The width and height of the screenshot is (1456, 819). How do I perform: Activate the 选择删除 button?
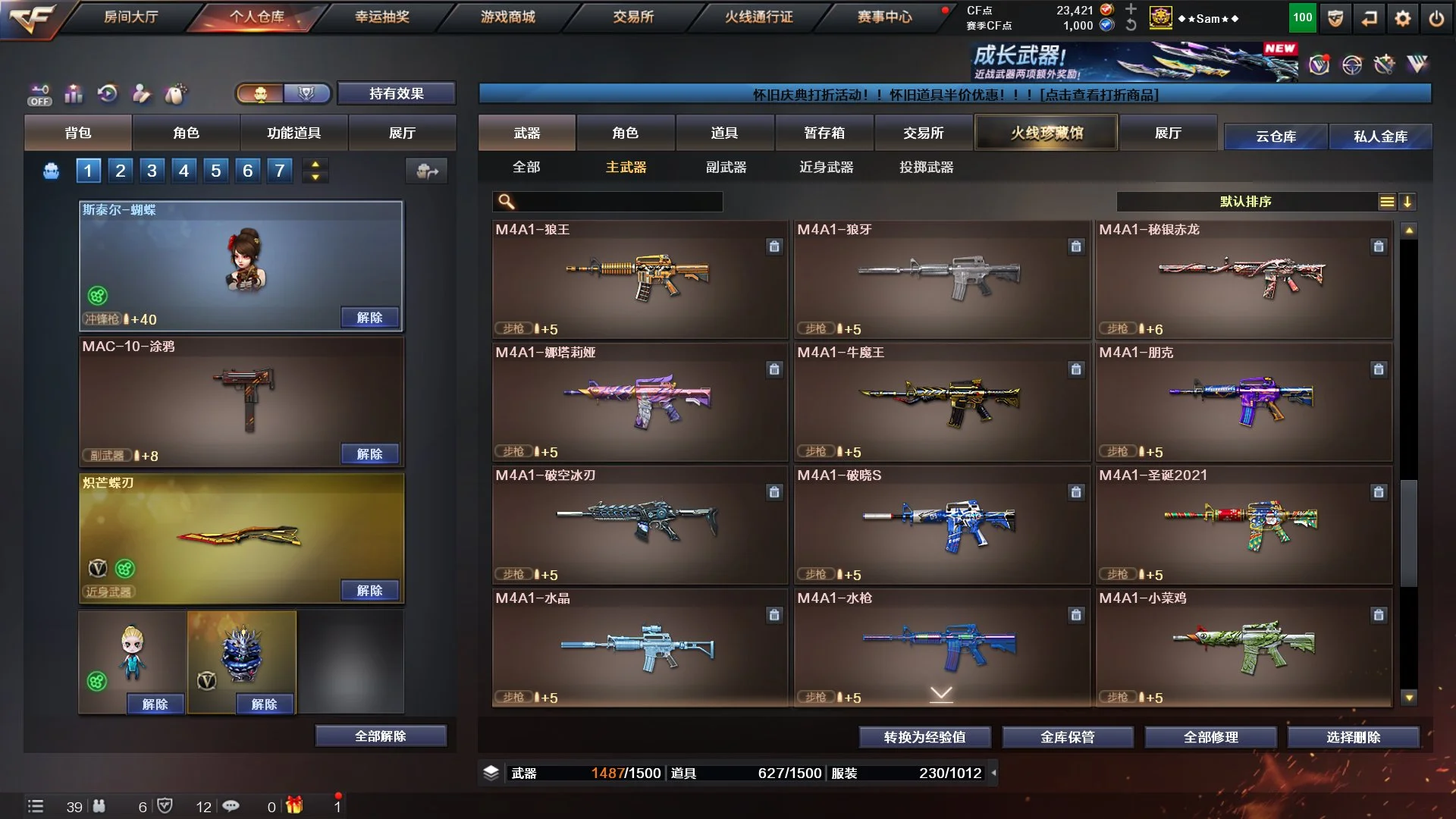coord(1353,737)
